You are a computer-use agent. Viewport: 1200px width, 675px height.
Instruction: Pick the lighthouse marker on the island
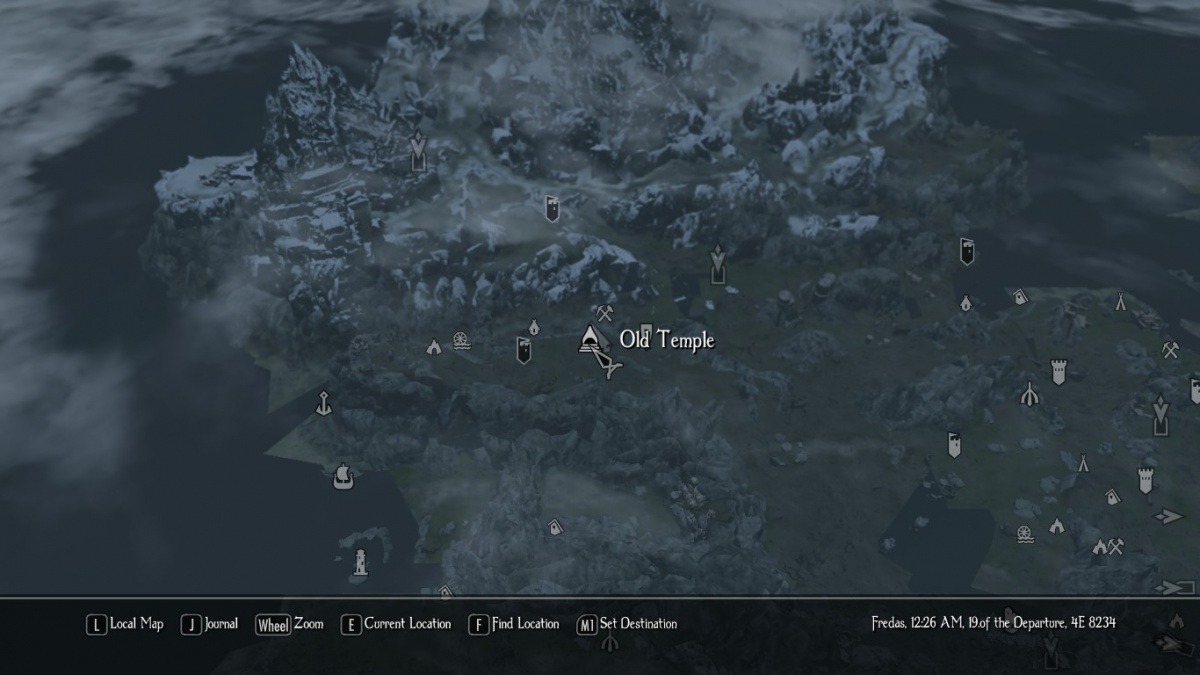tap(359, 562)
